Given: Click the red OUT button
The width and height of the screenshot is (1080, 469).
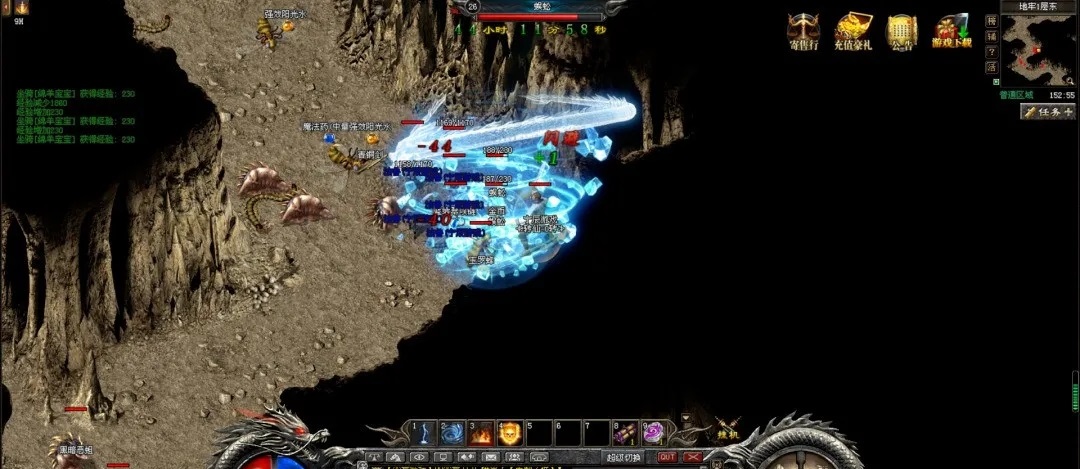Looking at the screenshot, I should pyautogui.click(x=667, y=457).
